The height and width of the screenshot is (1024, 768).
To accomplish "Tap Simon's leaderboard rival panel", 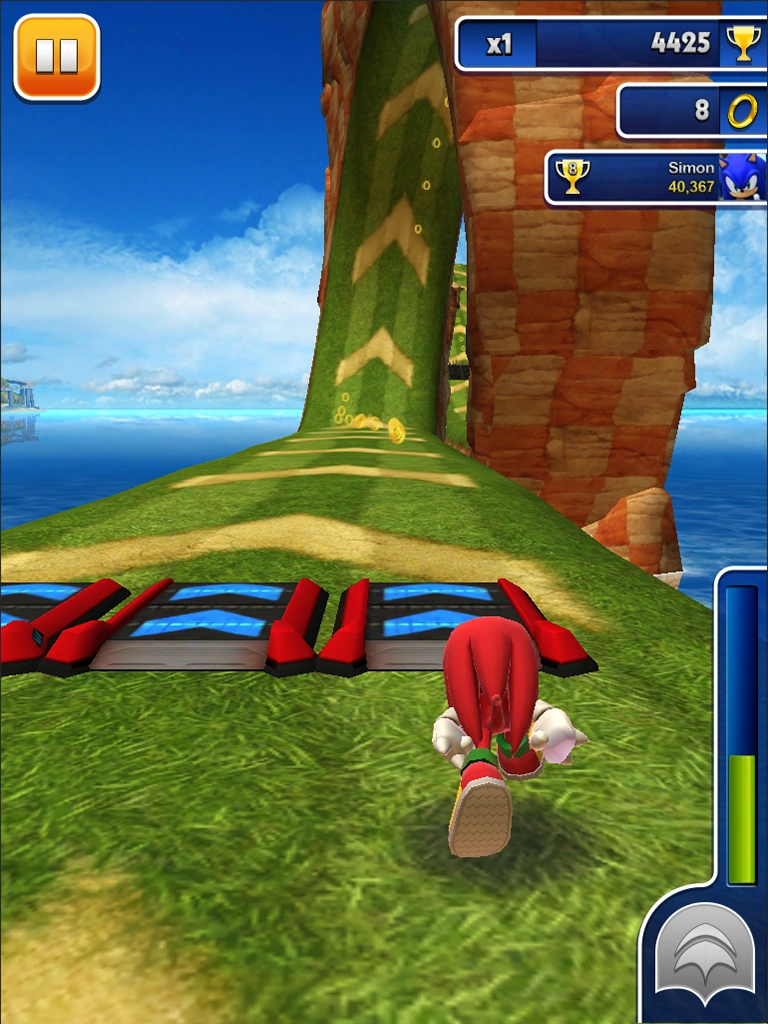I will (655, 178).
